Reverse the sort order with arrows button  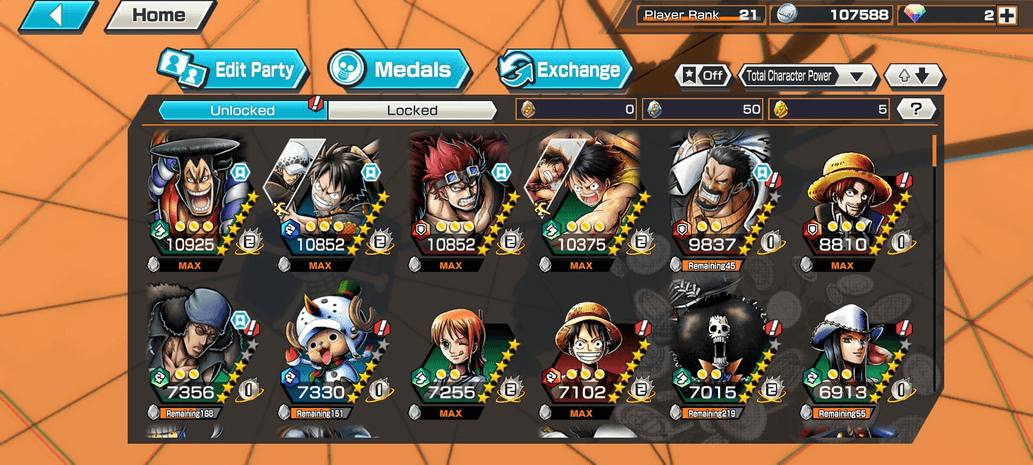click(913, 75)
